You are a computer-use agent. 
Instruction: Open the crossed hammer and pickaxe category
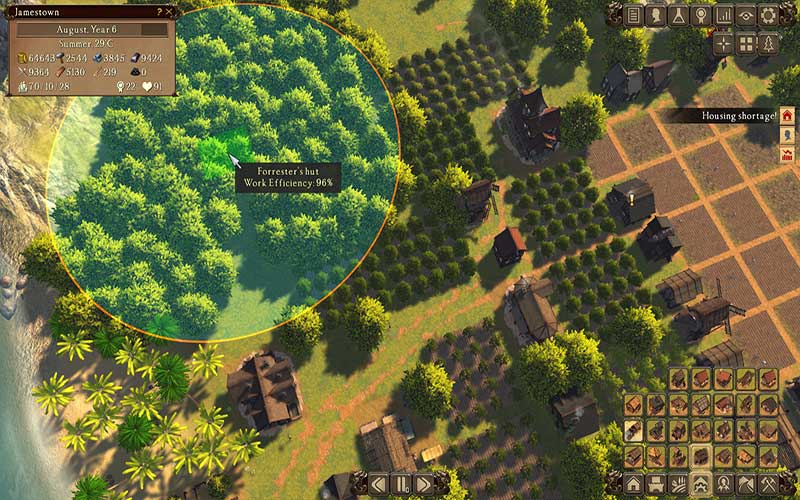pos(769,483)
